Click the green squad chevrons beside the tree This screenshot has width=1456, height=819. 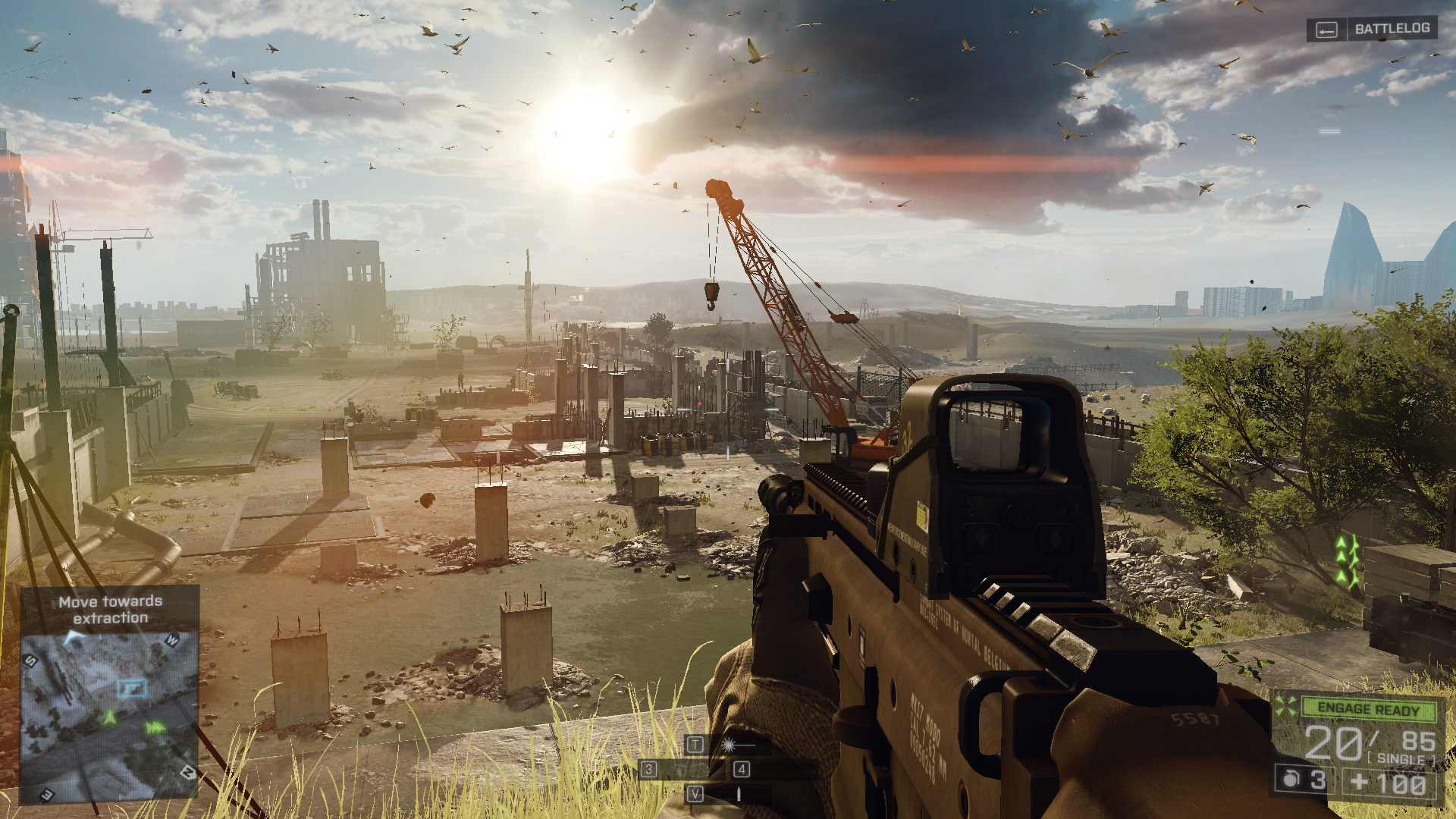tap(1346, 562)
